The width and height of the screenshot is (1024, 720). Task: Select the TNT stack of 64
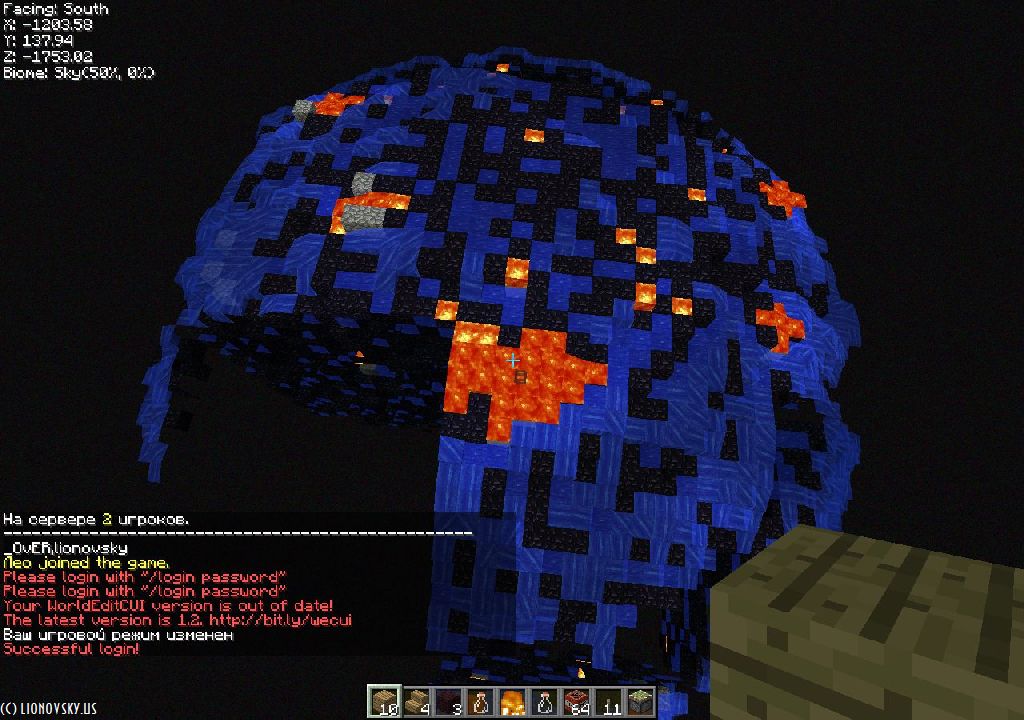point(576,701)
